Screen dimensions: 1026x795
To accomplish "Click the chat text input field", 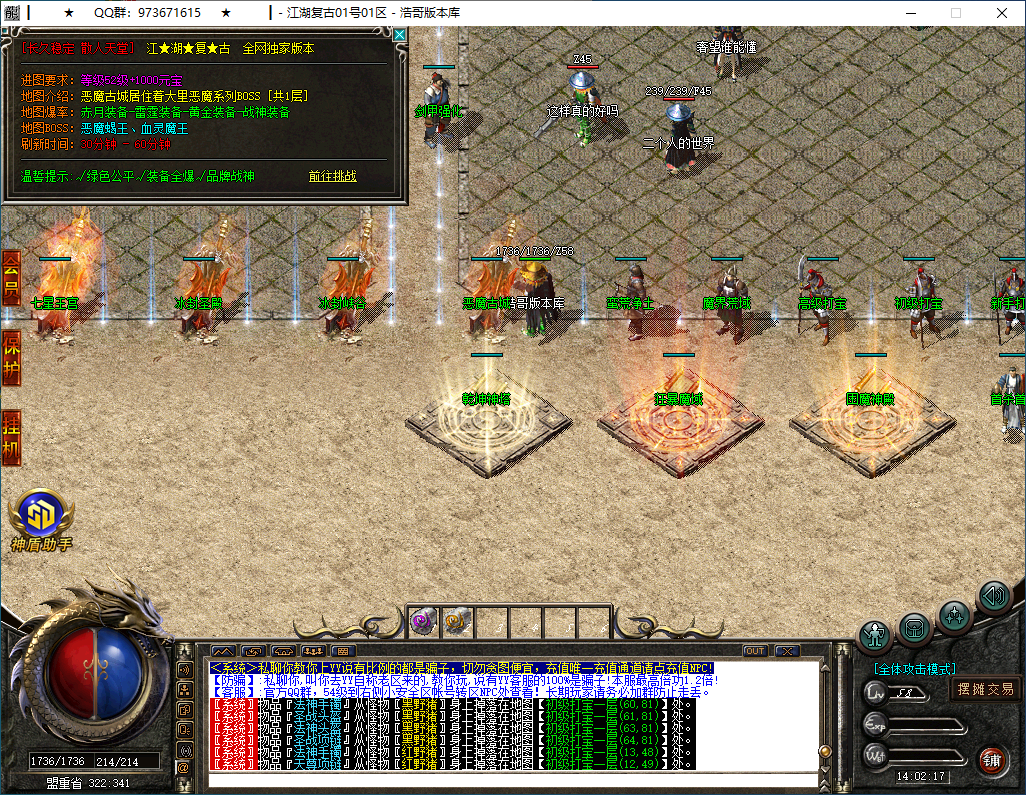I will pyautogui.click(x=510, y=780).
